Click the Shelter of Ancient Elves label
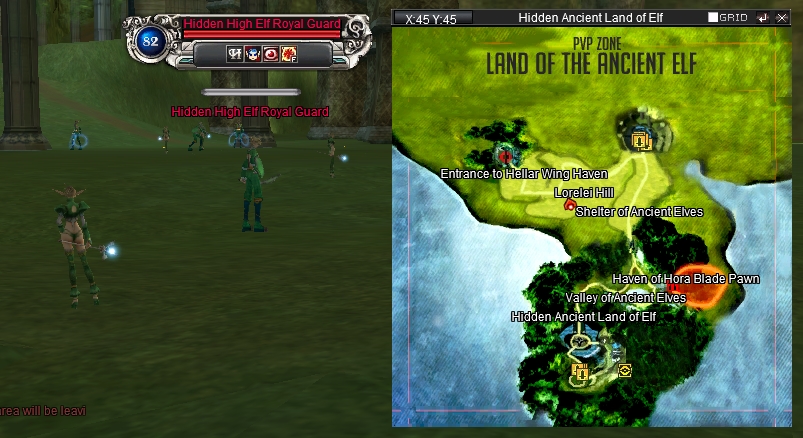 point(639,212)
